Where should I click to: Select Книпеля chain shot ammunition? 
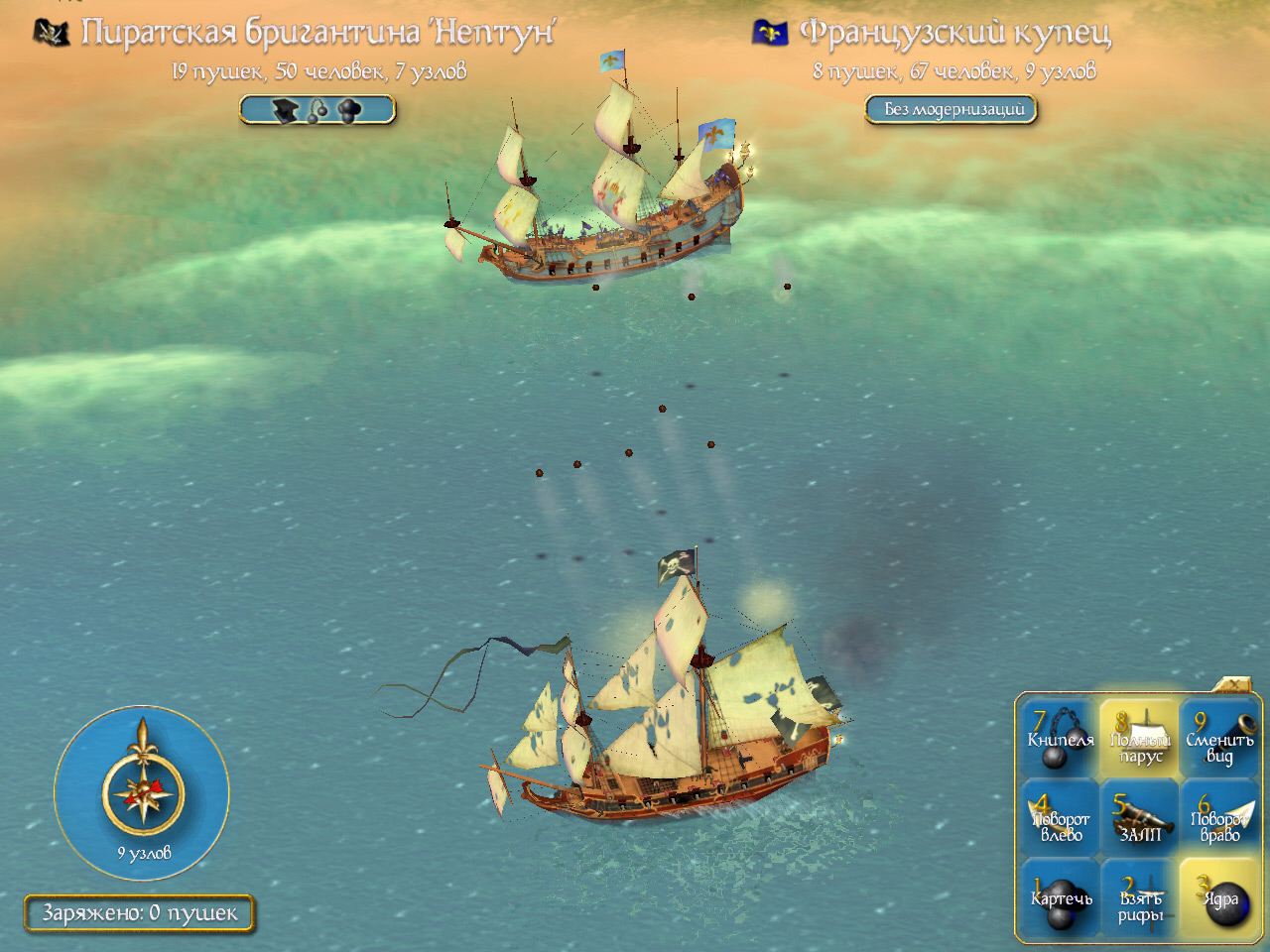click(x=1060, y=739)
